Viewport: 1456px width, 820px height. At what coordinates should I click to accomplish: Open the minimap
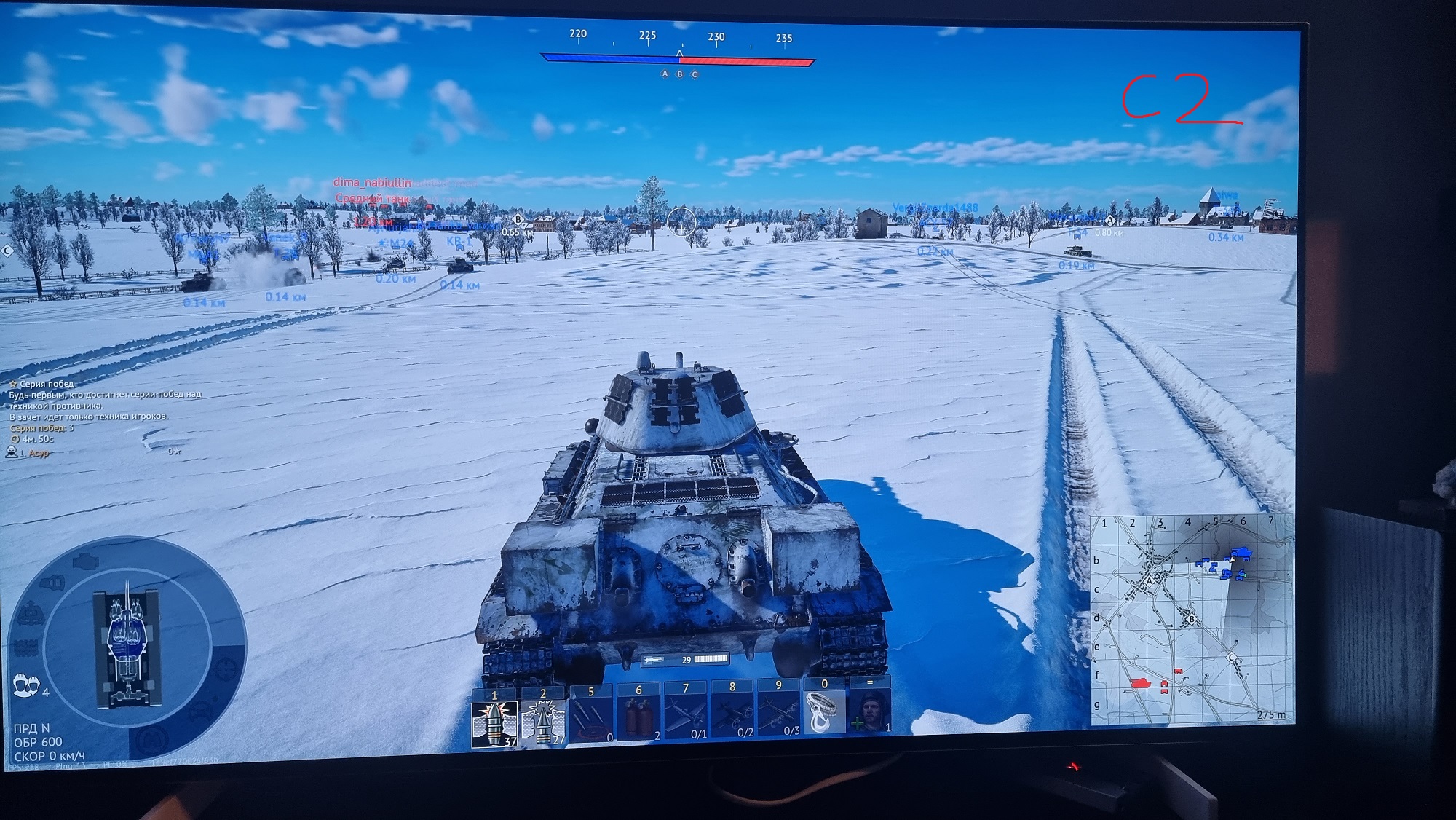[x=1190, y=620]
